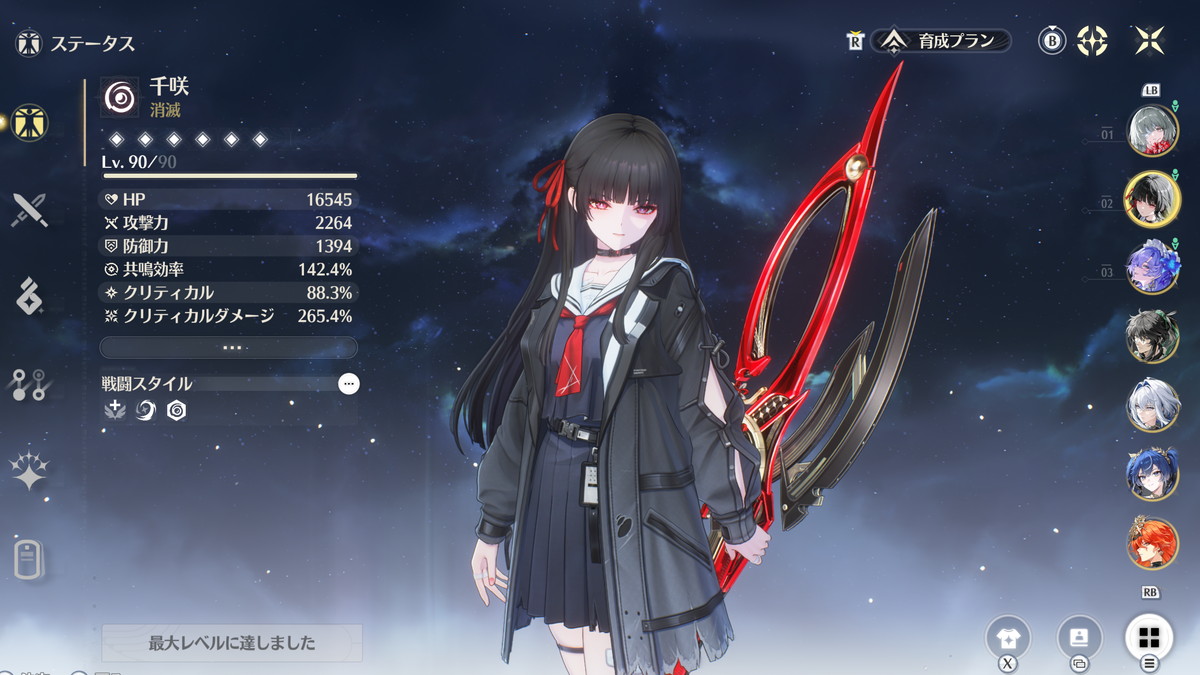This screenshot has height=675, width=1200.
Task: Open the device tab at the sidebar bottom
Action: click(29, 559)
